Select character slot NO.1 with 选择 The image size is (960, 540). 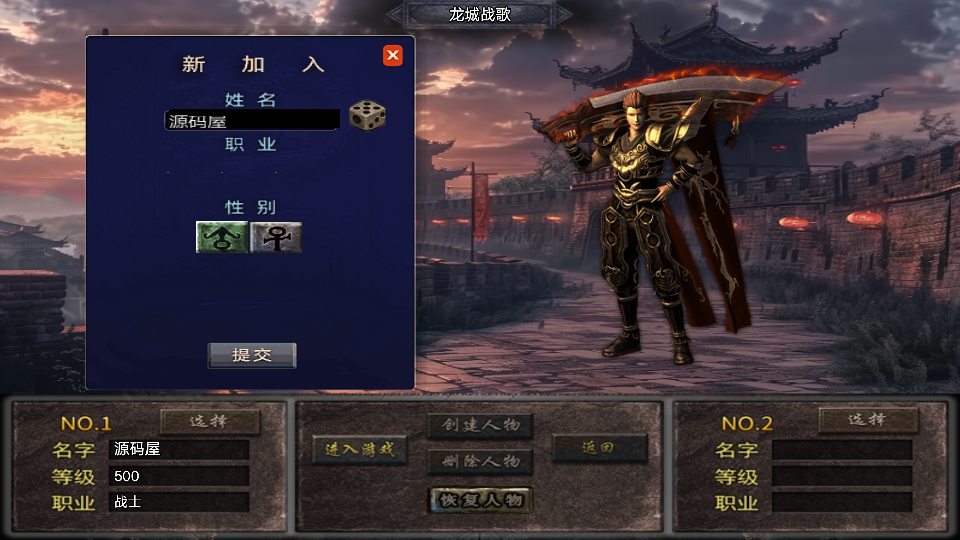210,421
